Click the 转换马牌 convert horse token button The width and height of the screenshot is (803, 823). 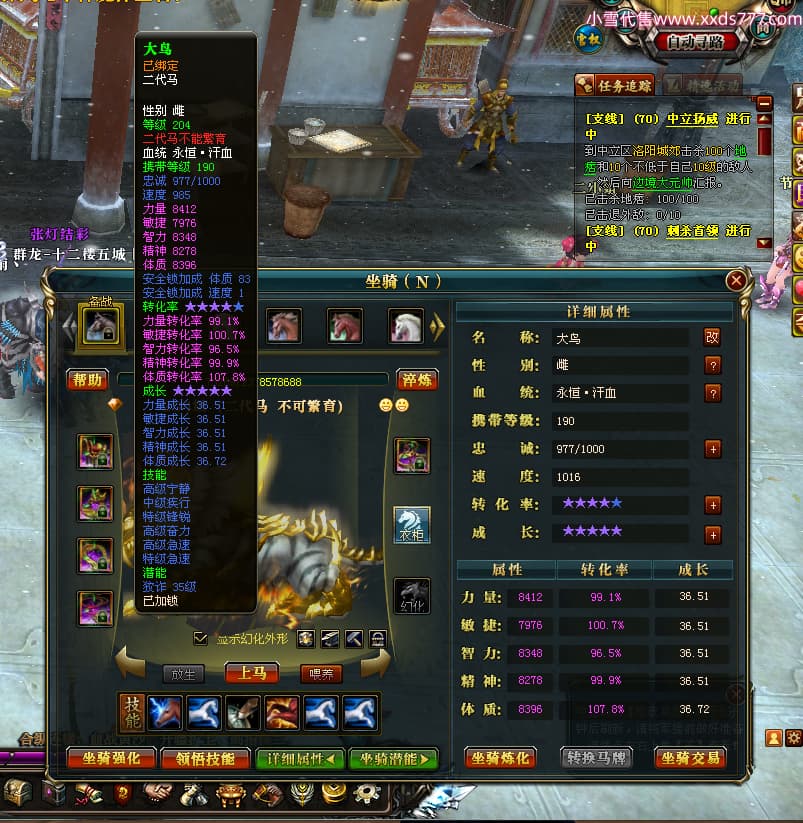point(595,758)
